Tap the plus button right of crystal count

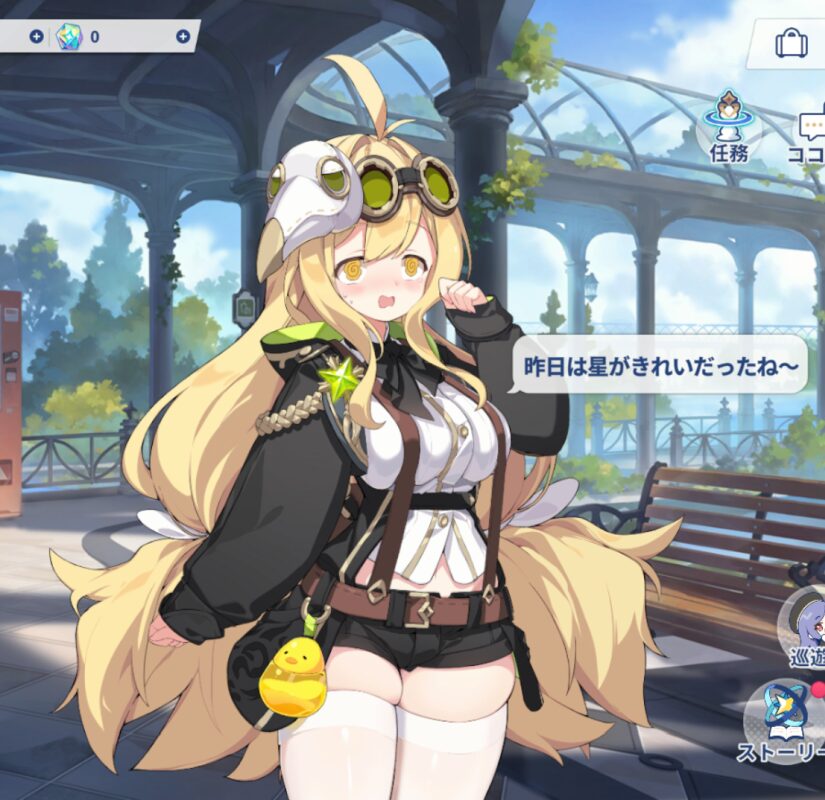point(183,37)
